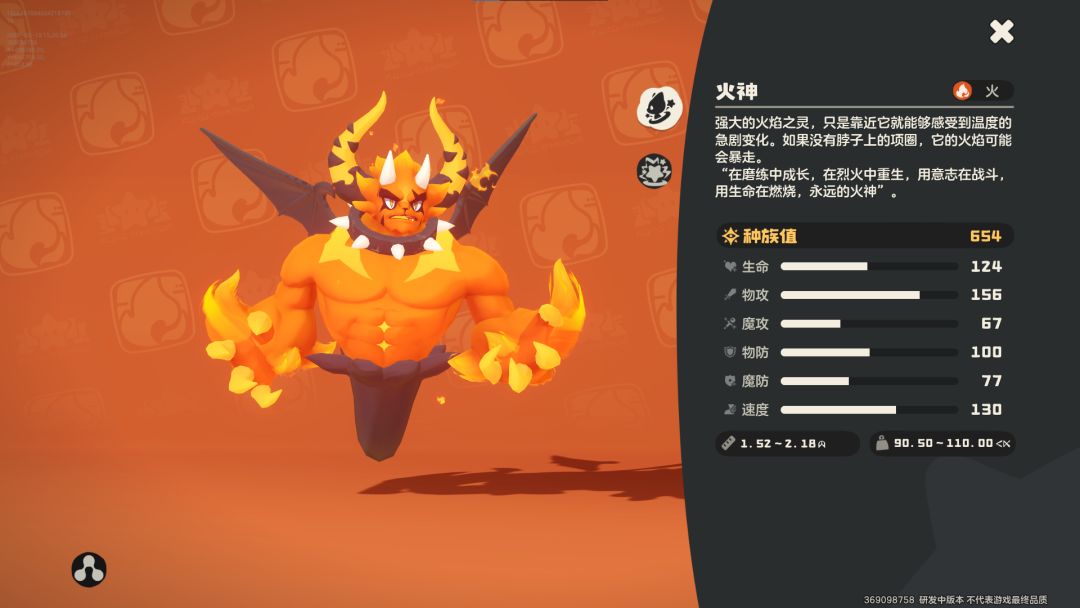1080x608 pixels.
Task: Select the dark starburst form icon
Action: (654, 171)
